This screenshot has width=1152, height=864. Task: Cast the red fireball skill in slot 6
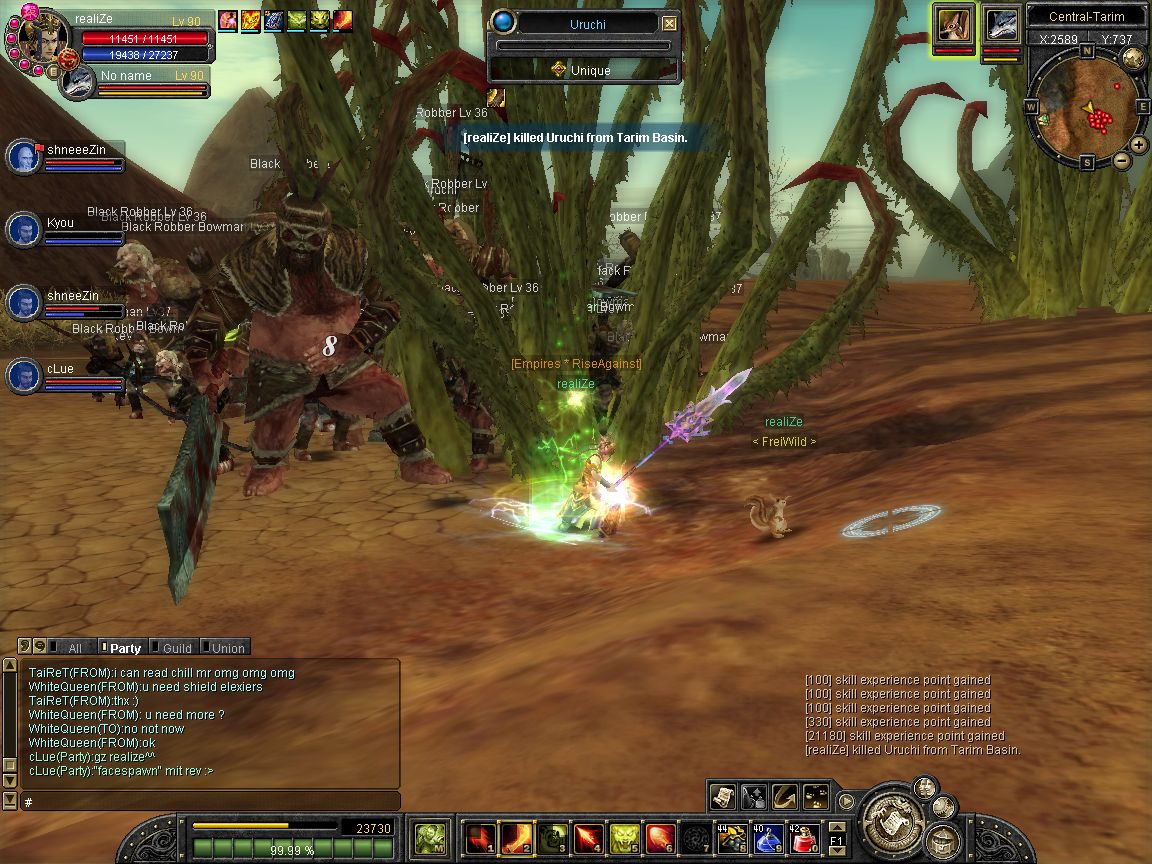coord(660,838)
